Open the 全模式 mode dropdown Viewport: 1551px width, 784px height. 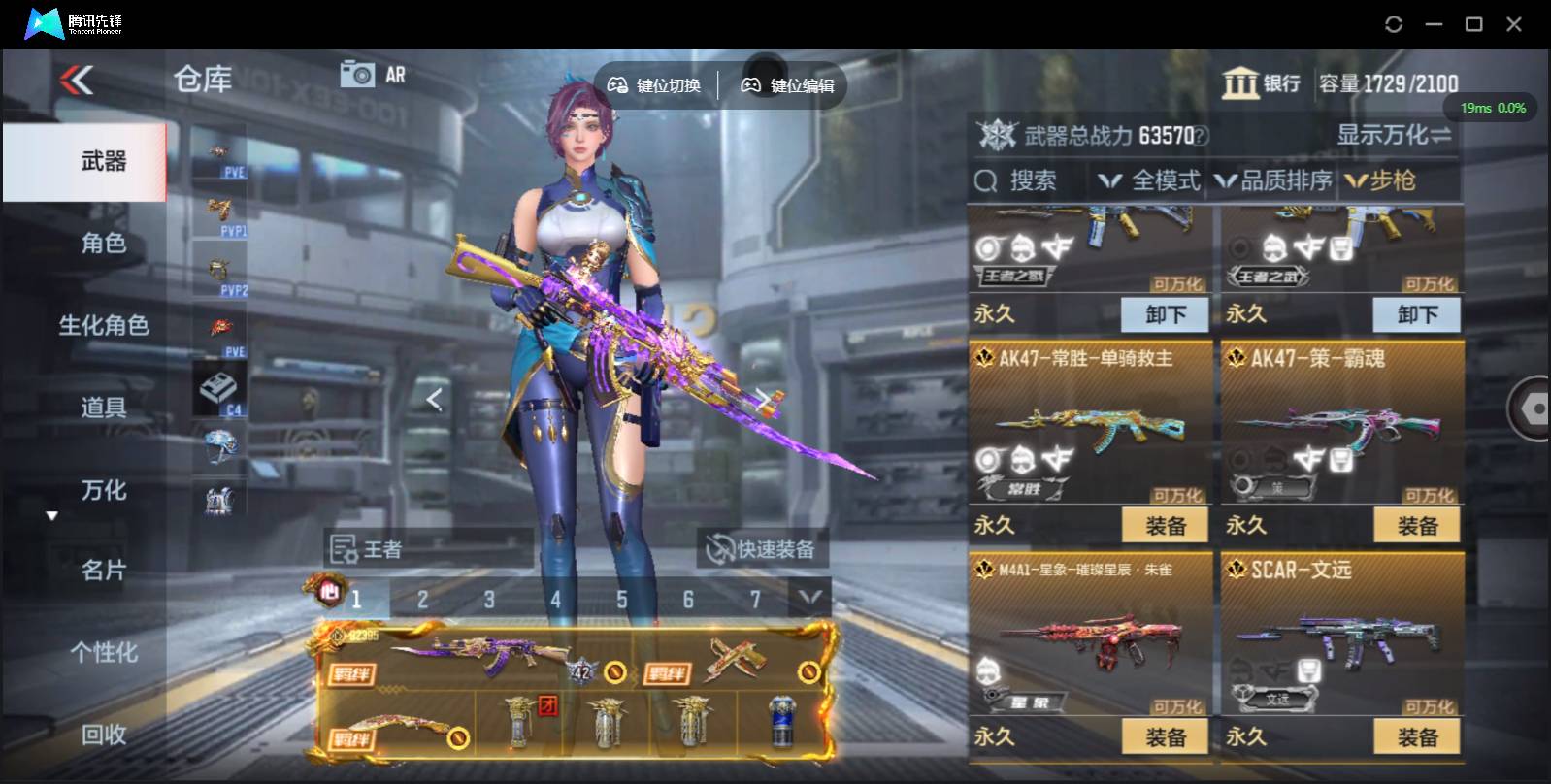[1150, 180]
